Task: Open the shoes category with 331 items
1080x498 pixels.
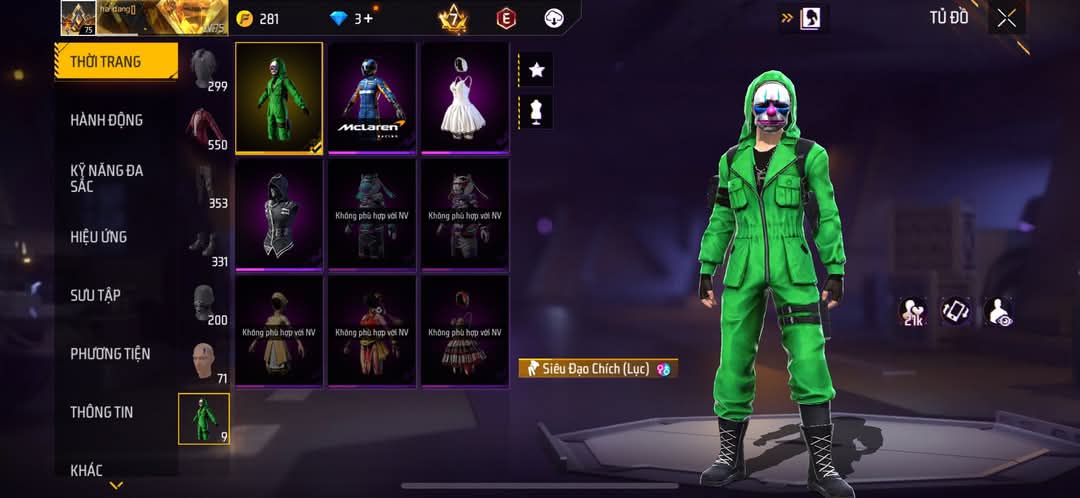Action: [207, 246]
